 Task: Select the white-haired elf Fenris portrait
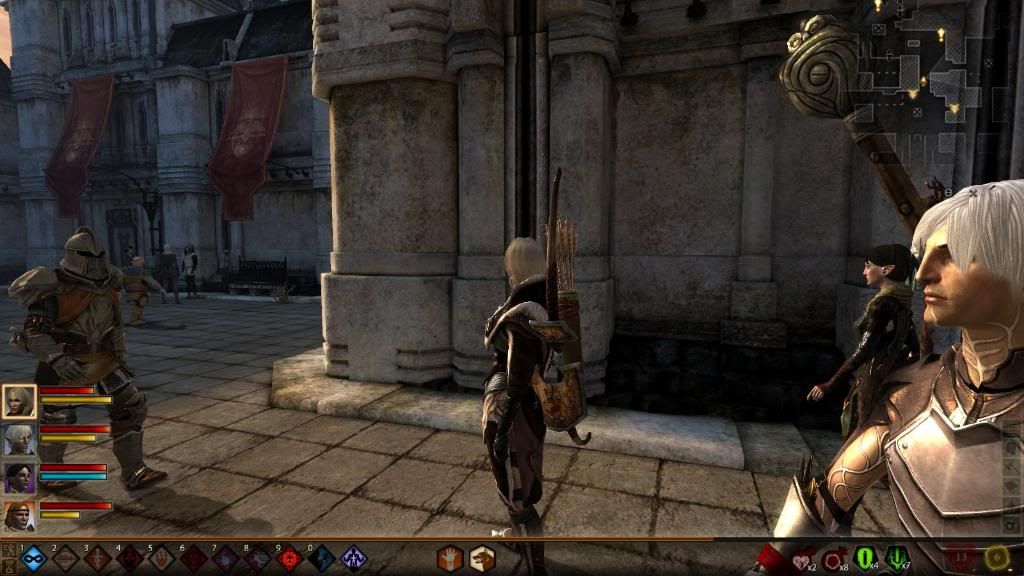[20, 439]
